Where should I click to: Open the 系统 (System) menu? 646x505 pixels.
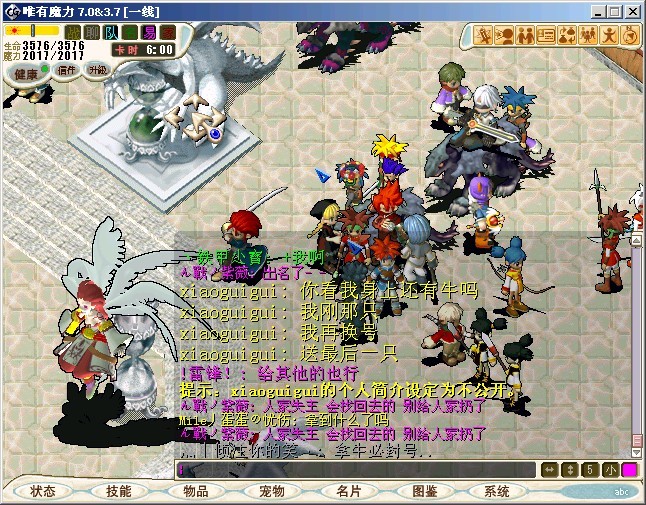pyautogui.click(x=497, y=492)
